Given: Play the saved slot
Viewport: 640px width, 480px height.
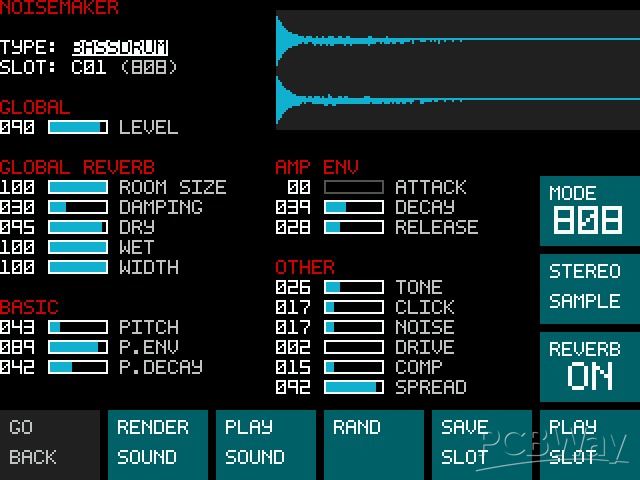Looking at the screenshot, I should pyautogui.click(x=589, y=443).
